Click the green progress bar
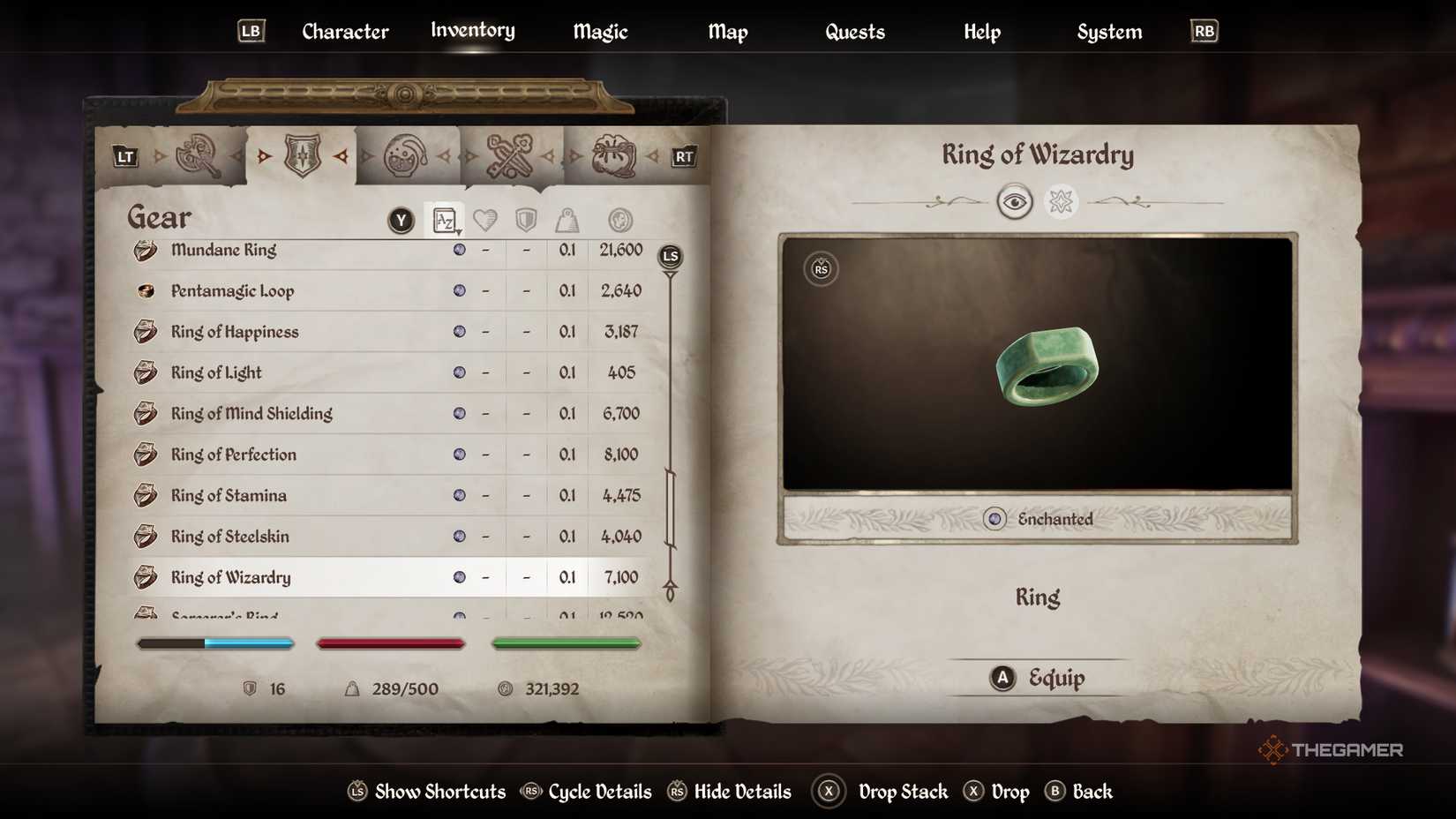The image size is (1456, 819). point(566,643)
